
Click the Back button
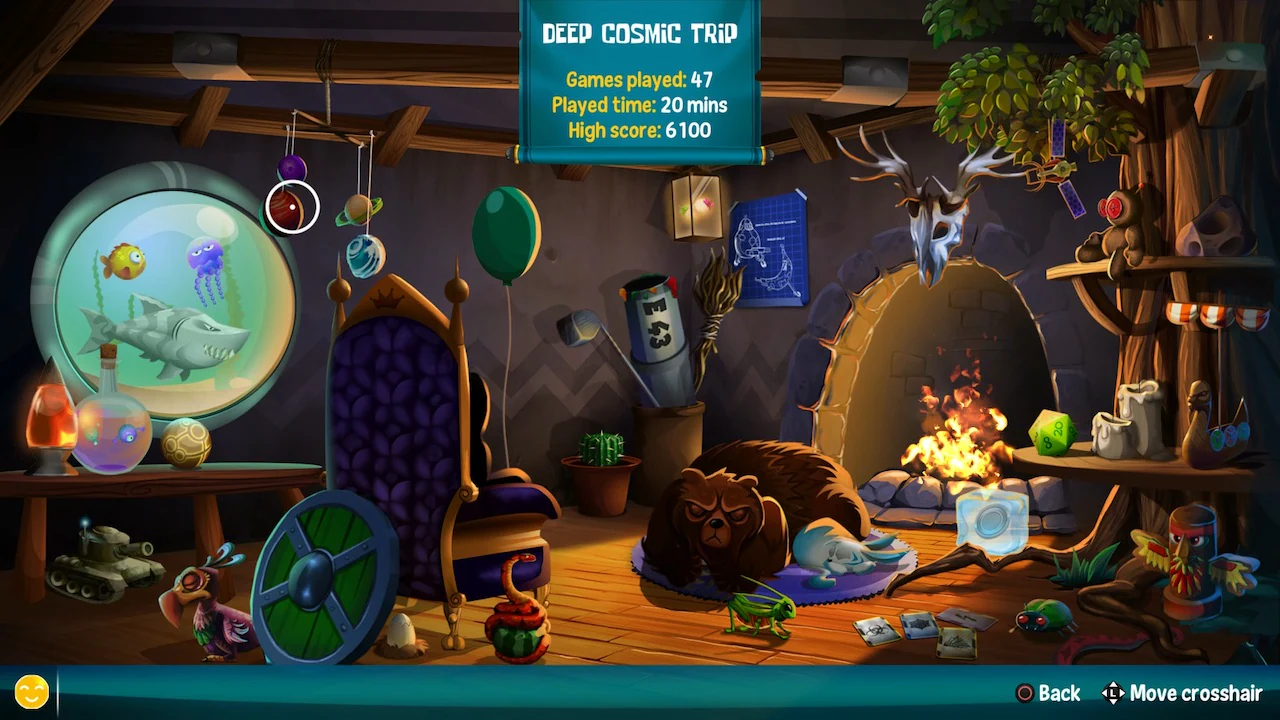pyautogui.click(x=1048, y=693)
